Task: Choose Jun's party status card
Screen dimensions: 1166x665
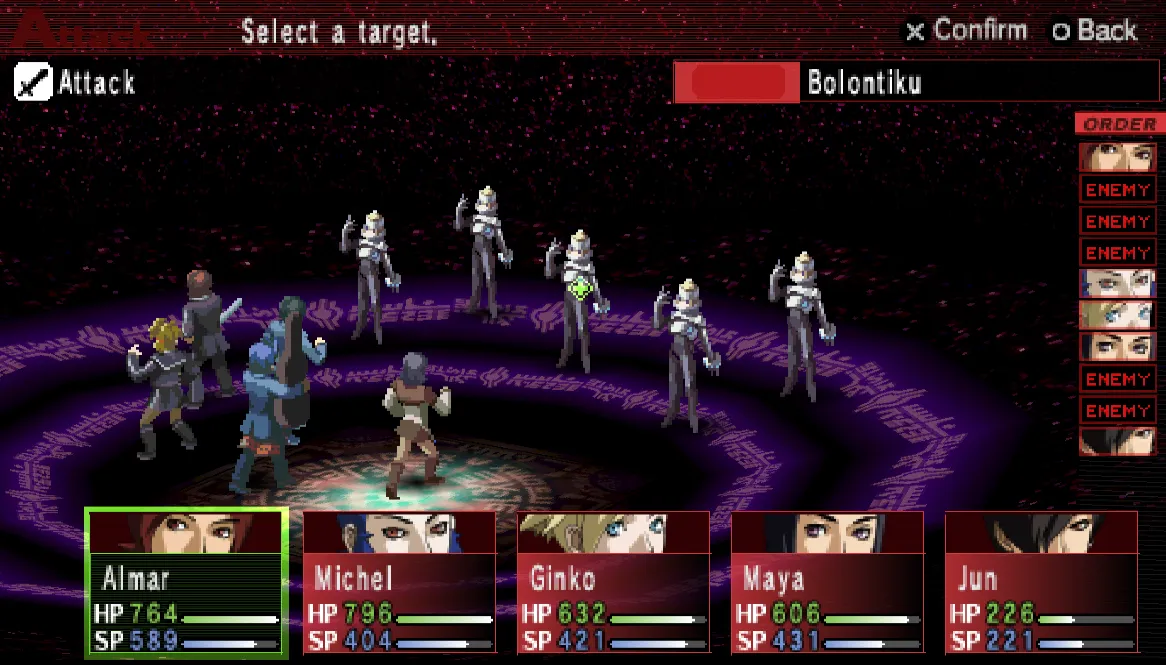Action: tap(1041, 583)
